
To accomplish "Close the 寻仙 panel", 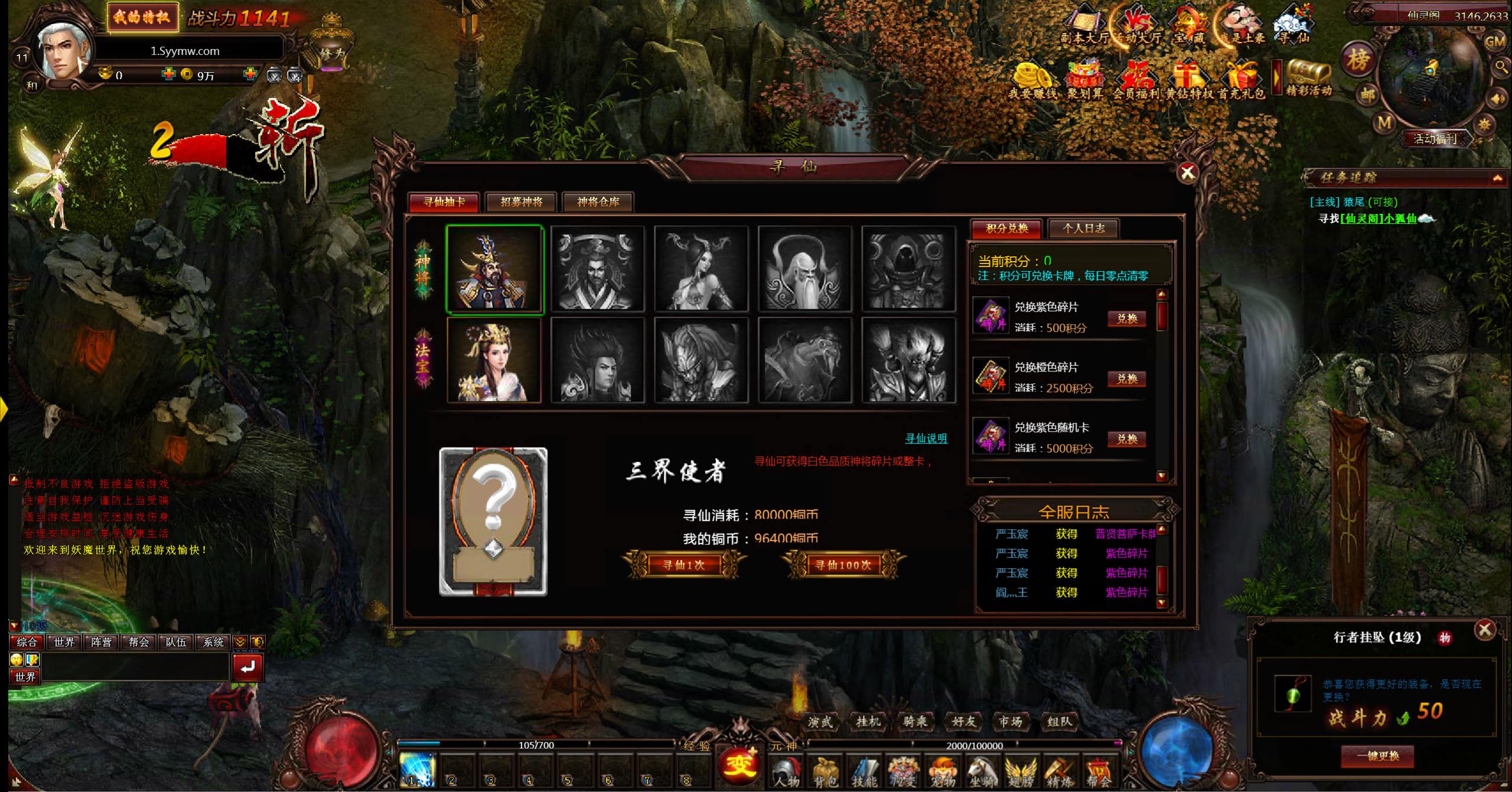I will pos(1187,172).
